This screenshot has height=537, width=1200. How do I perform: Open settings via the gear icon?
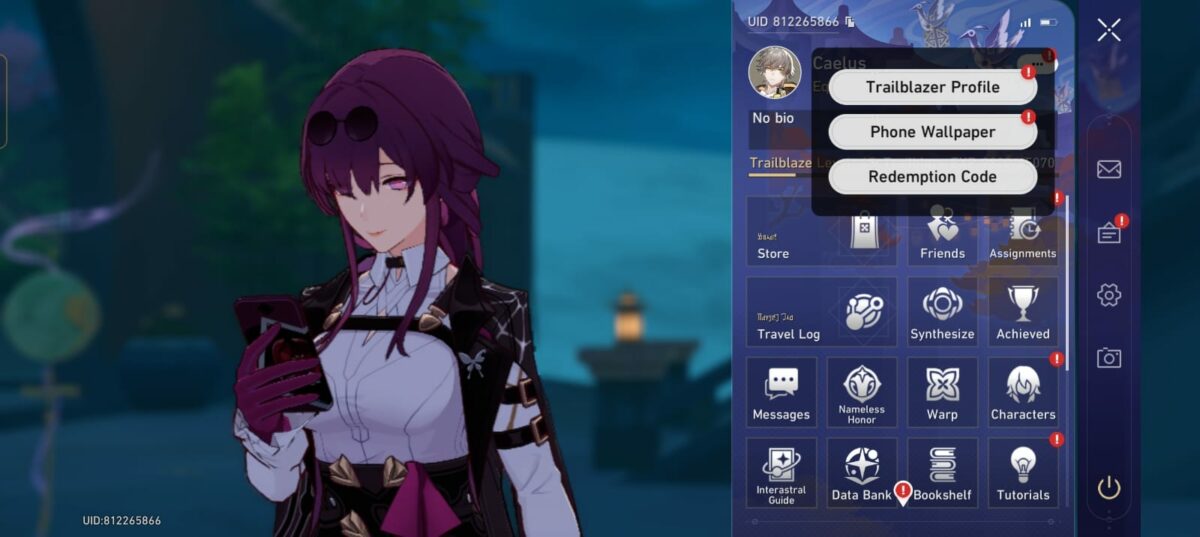pos(1108,295)
